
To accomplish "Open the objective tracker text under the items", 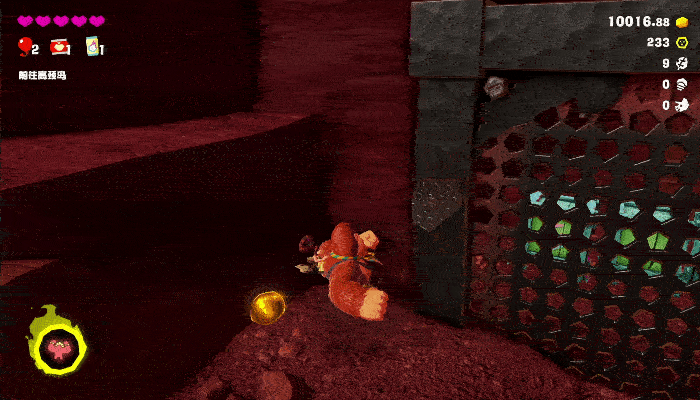I will [44, 75].
